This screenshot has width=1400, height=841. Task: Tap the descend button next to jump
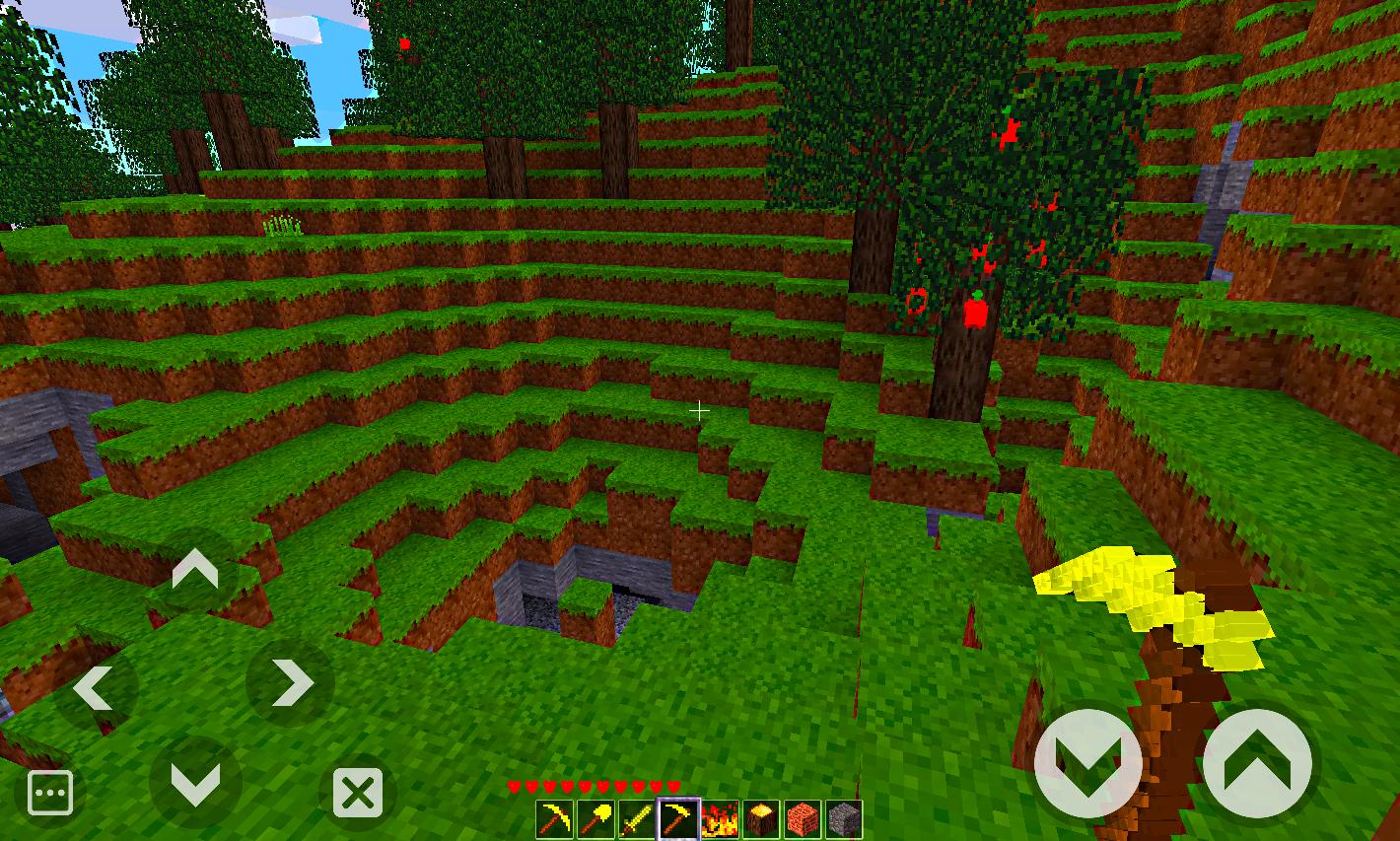tap(1087, 762)
